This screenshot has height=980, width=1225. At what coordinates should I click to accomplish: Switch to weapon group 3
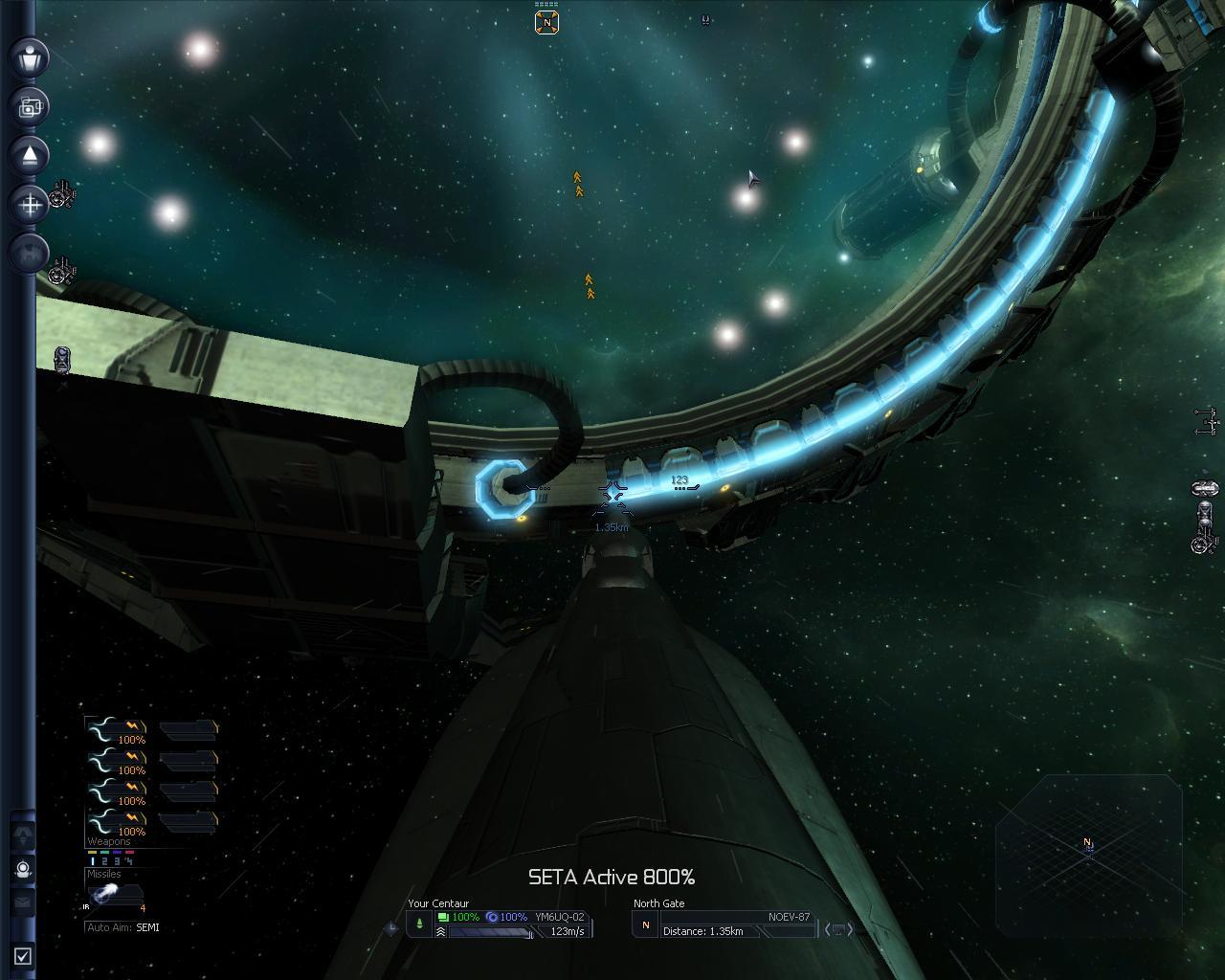pyautogui.click(x=117, y=861)
